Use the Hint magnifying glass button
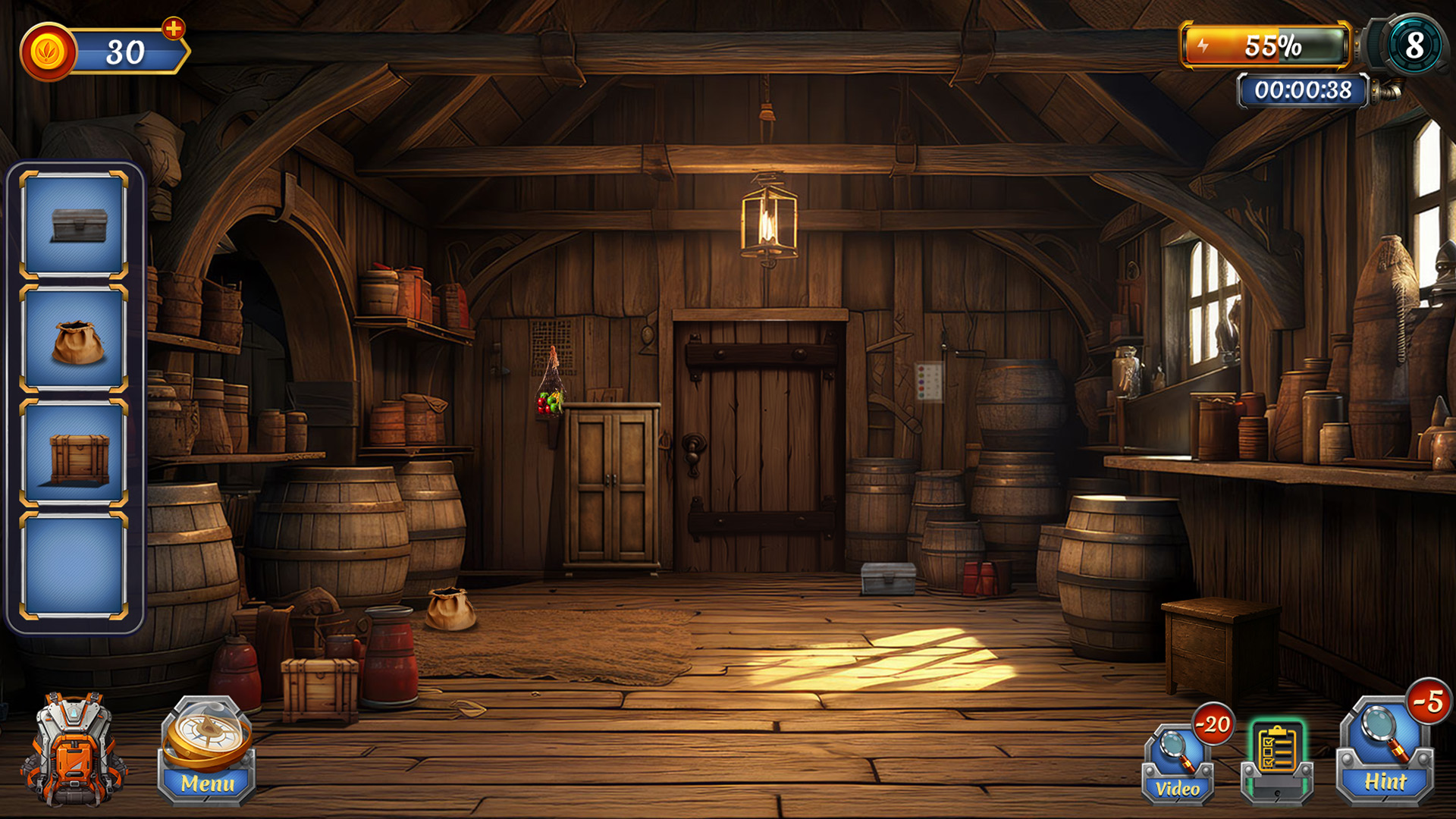1456x819 pixels. tap(1385, 752)
